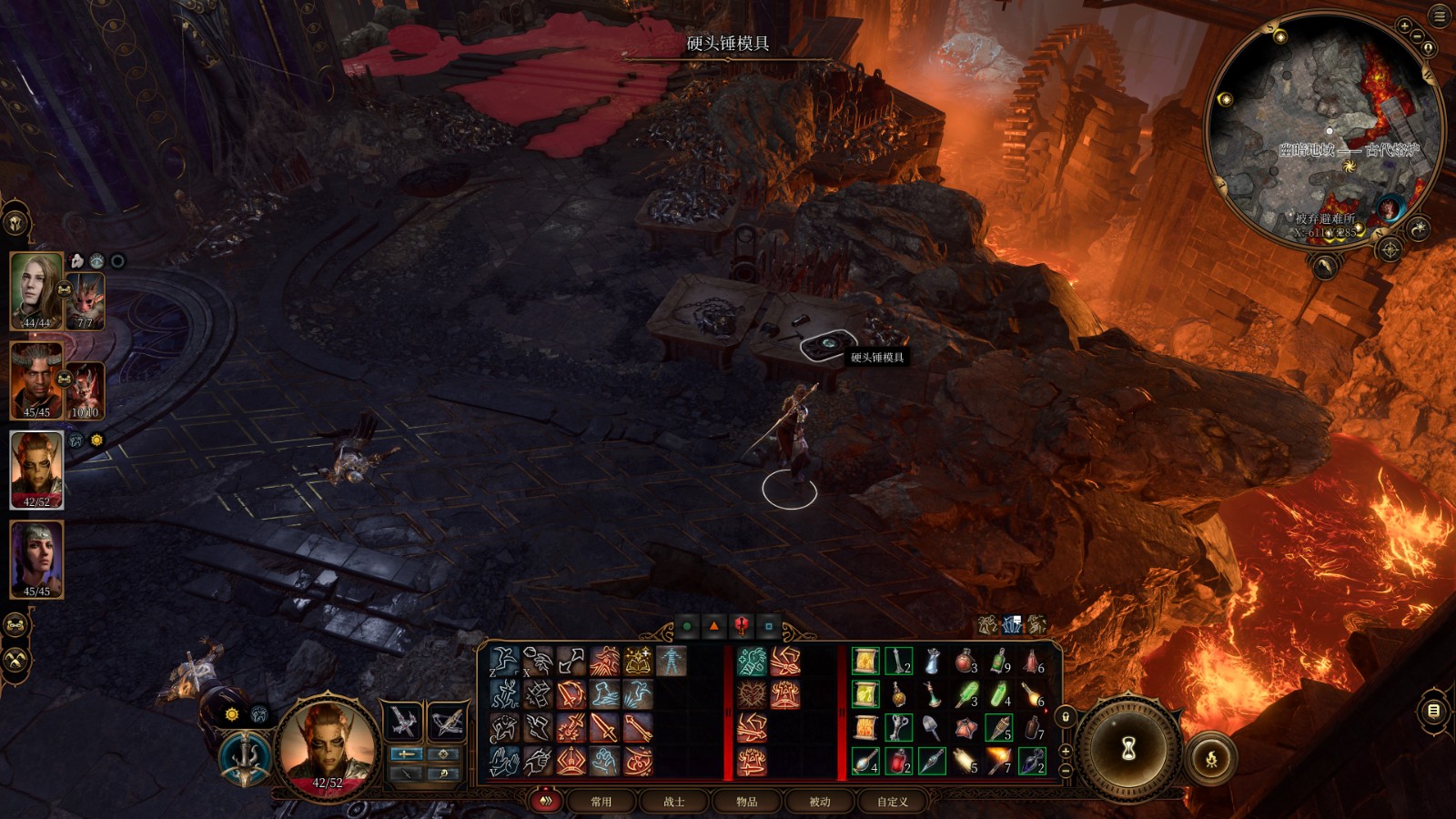Open the 物品 hotbar tab
Image resolution: width=1456 pixels, height=819 pixels.
point(747,802)
